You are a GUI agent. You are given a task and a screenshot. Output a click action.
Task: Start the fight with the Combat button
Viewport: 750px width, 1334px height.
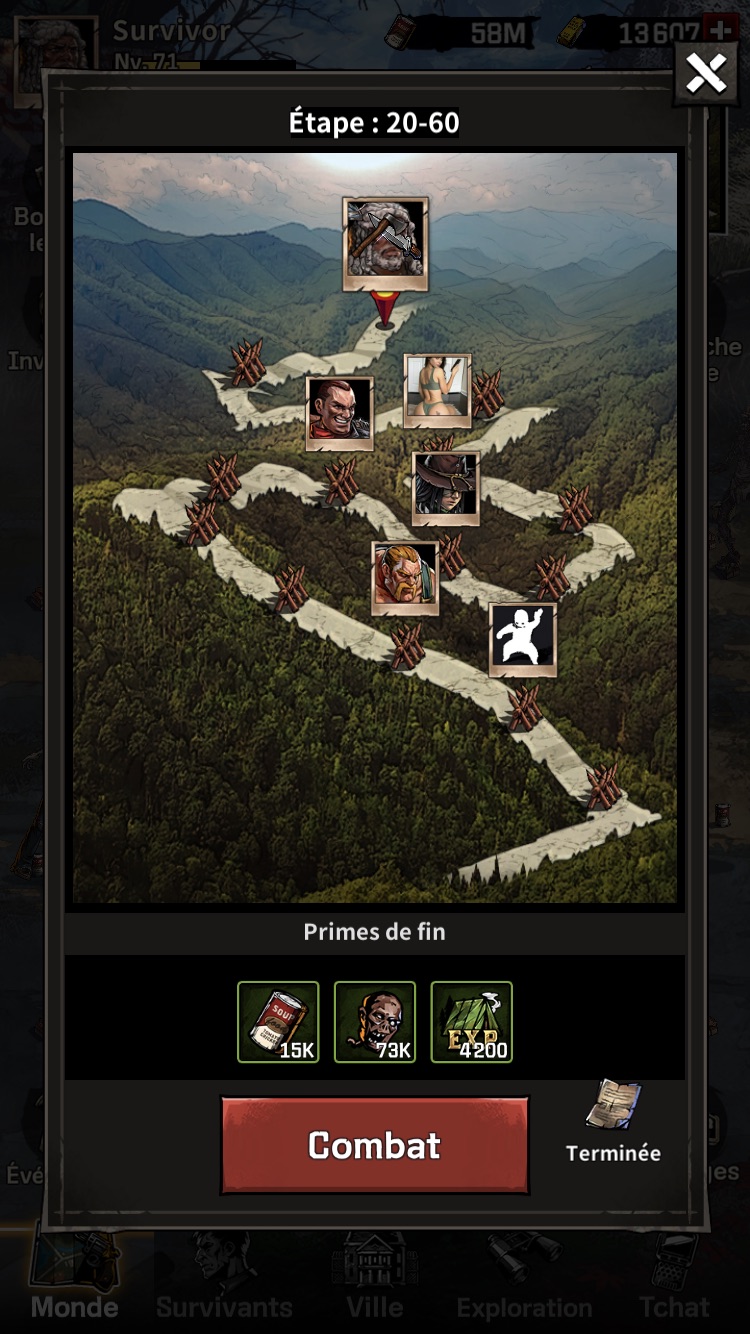(x=374, y=1145)
